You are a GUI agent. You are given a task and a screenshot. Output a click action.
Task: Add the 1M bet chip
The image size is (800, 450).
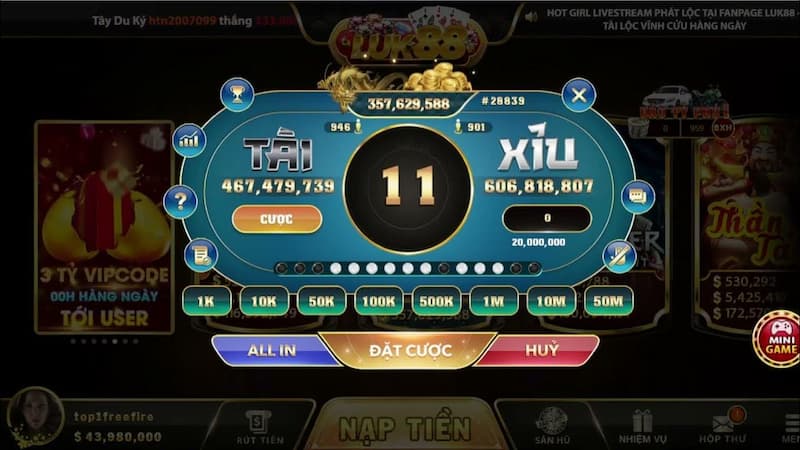pyautogui.click(x=494, y=300)
